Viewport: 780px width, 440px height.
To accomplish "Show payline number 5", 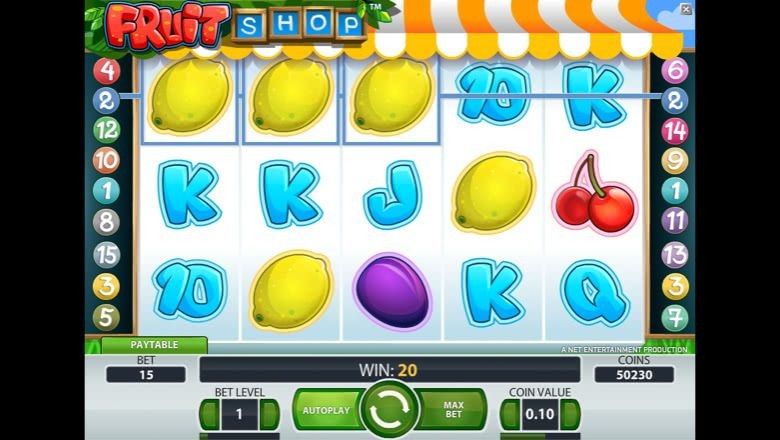I will pos(106,317).
